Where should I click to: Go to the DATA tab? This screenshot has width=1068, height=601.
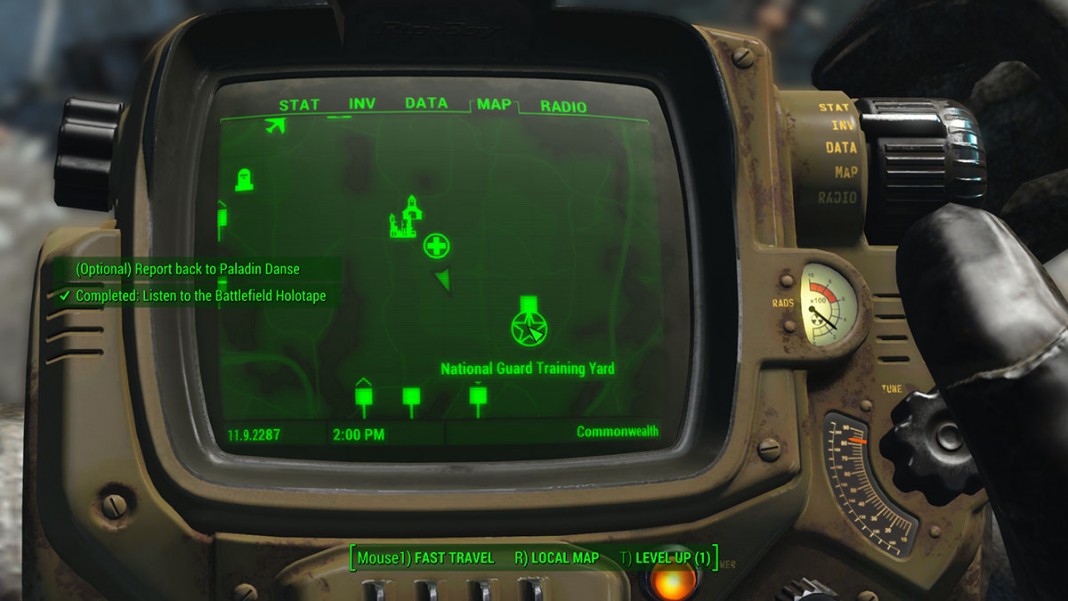[426, 103]
